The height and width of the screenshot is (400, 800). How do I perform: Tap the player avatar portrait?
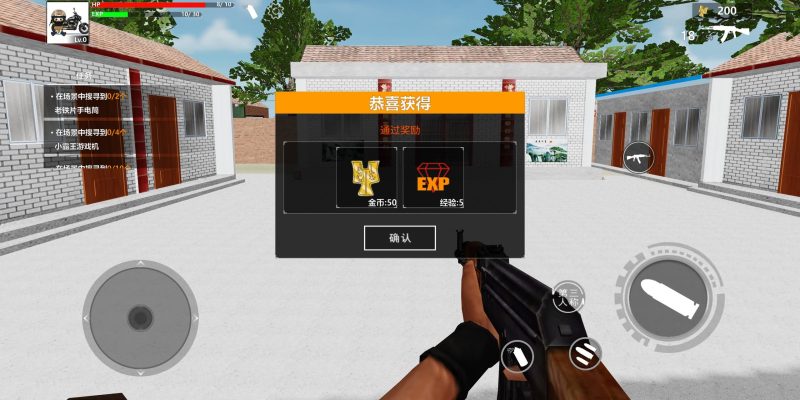[x=67, y=20]
